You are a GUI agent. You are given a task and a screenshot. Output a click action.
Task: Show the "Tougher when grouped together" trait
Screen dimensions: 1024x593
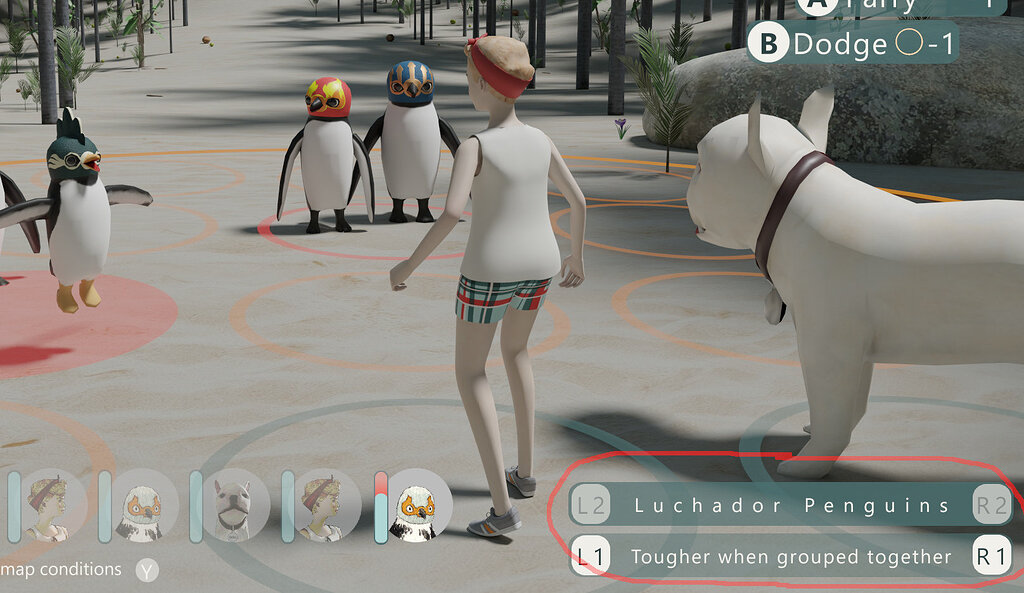(x=791, y=556)
